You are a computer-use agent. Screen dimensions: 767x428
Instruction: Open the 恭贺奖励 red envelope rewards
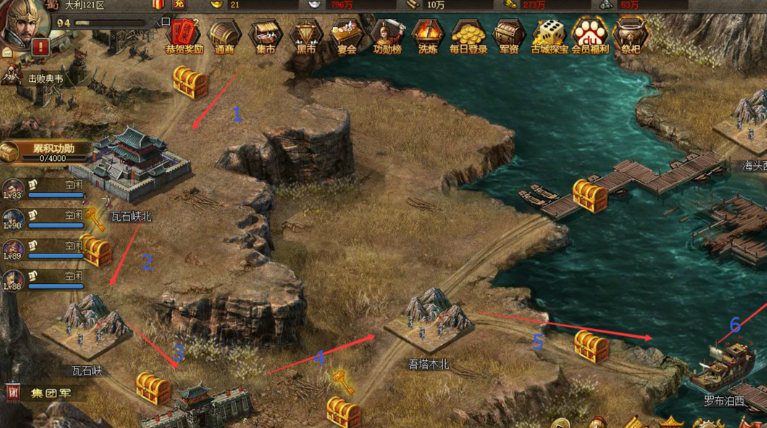tap(184, 34)
